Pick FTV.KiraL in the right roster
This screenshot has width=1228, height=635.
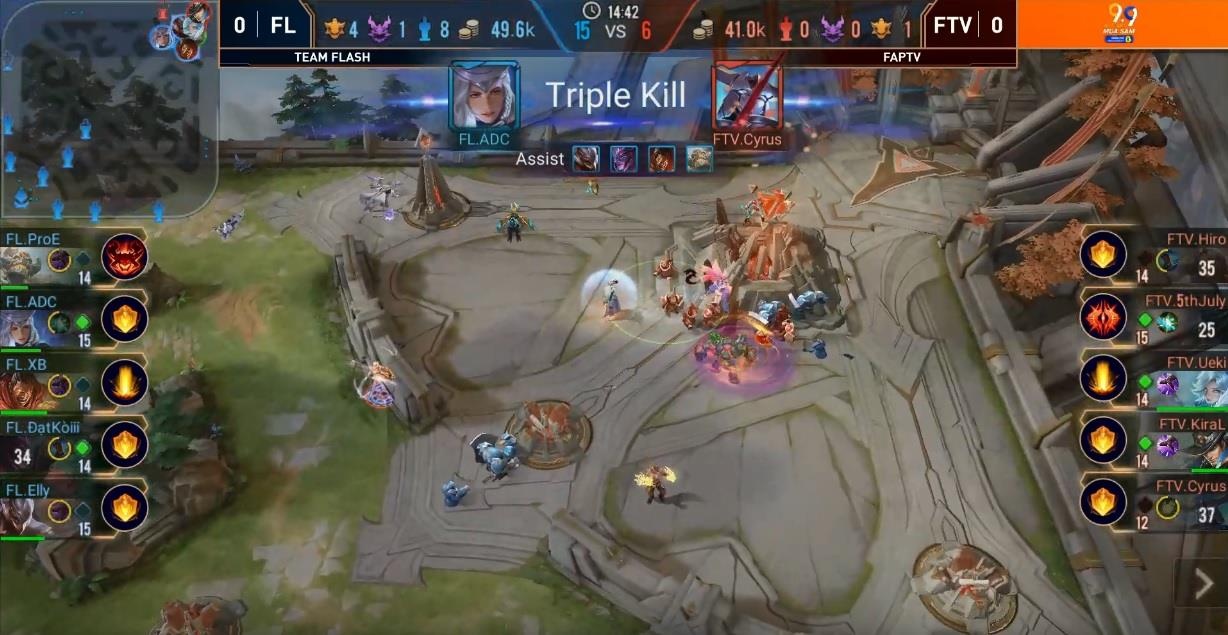pos(1180,444)
